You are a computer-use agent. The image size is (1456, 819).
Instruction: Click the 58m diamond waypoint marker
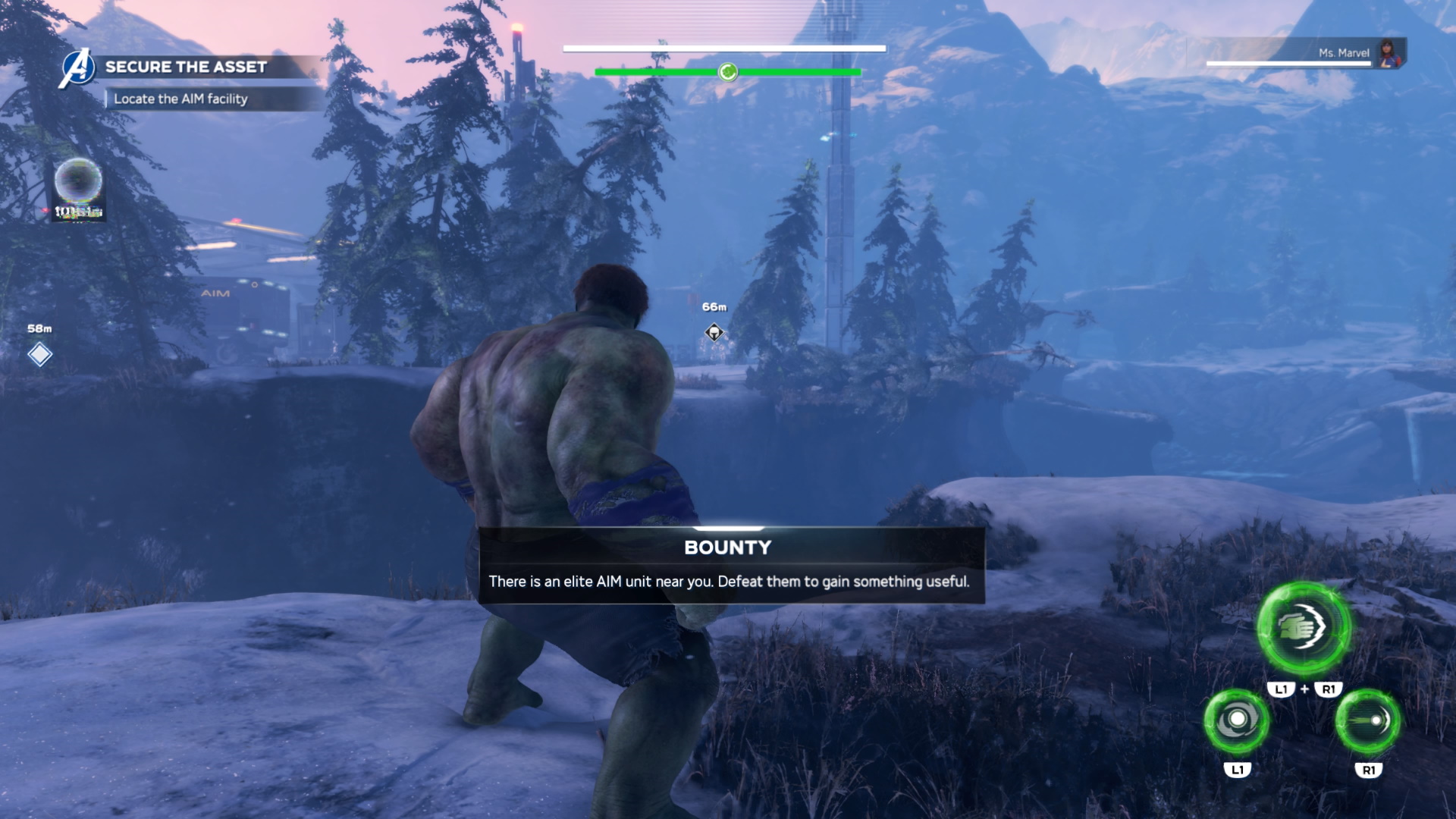pos(40,354)
